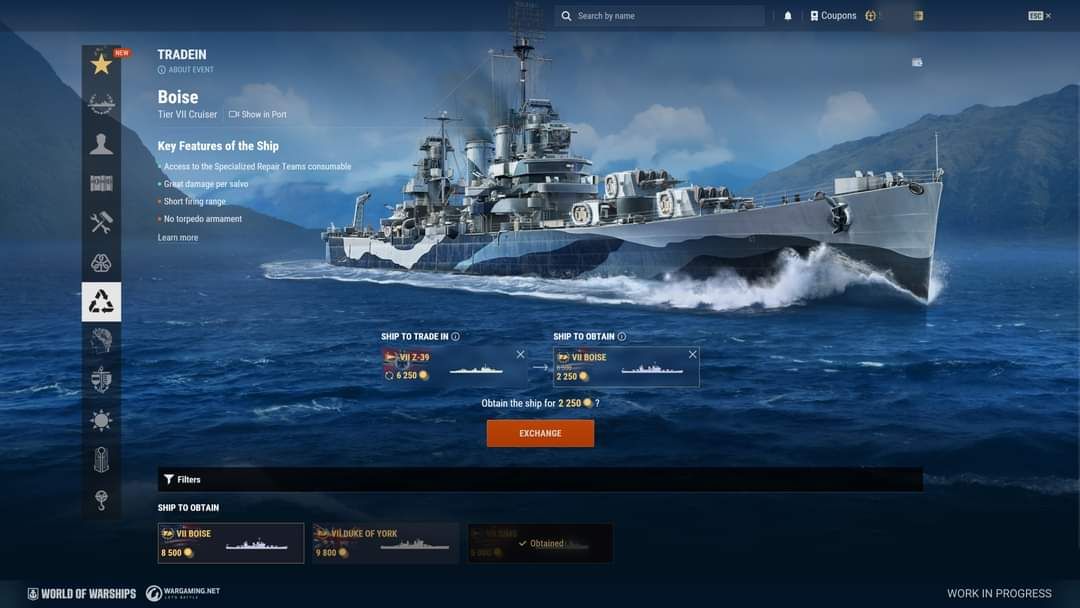Choose the Boise card in the bottom list
Image resolution: width=1080 pixels, height=608 pixels.
[231, 543]
